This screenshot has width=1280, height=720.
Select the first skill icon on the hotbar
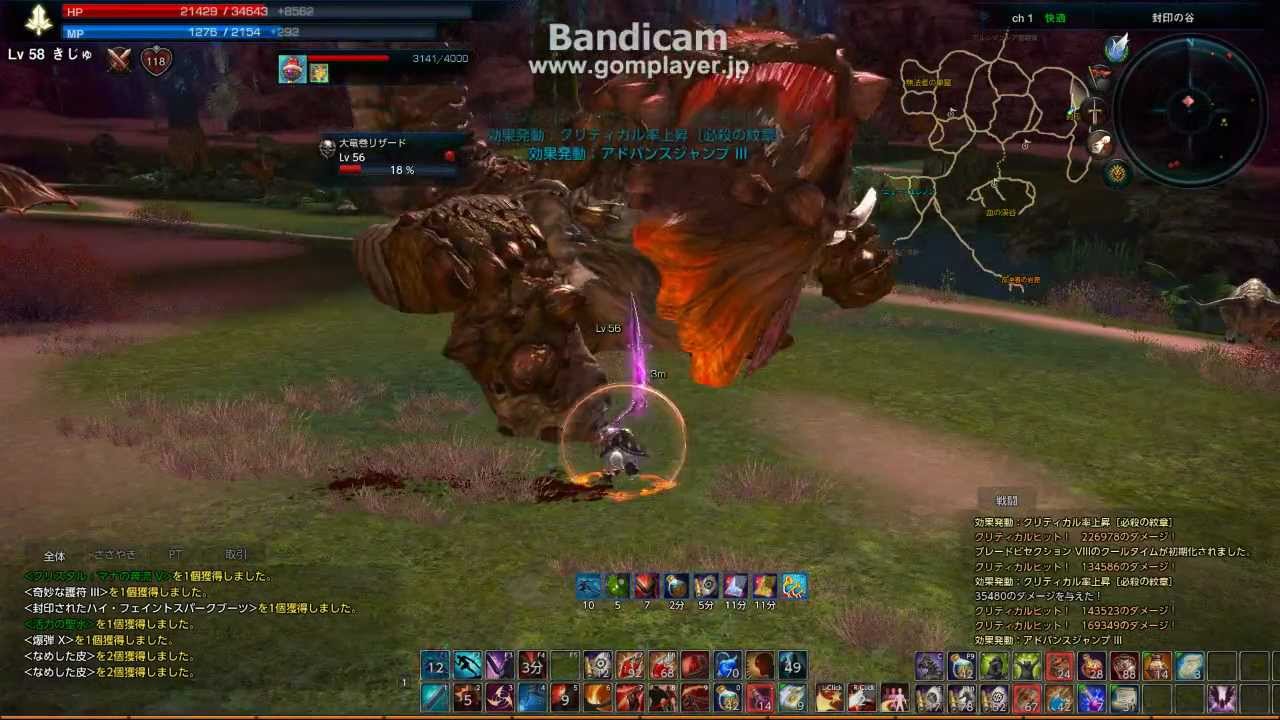(434, 667)
